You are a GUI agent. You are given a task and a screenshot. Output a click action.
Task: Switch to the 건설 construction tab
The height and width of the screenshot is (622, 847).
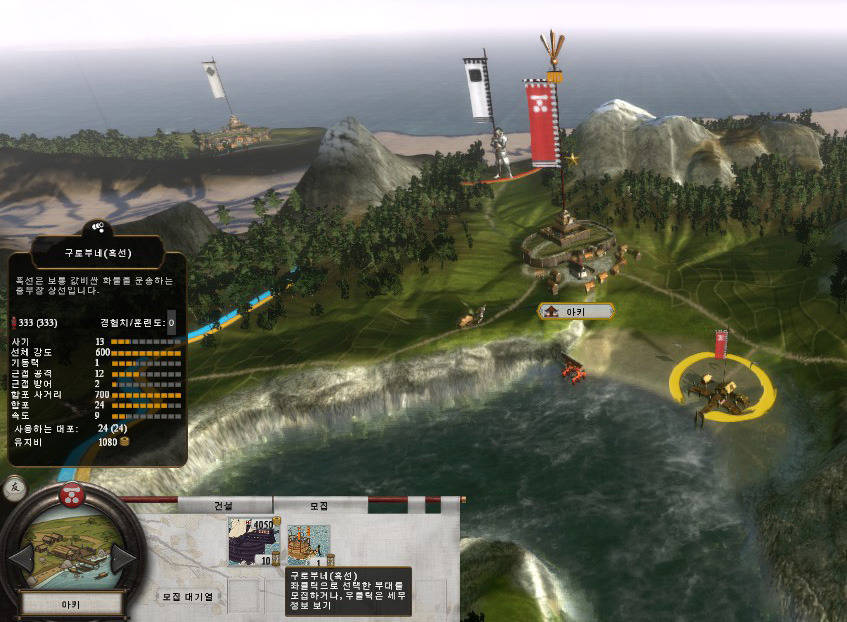tap(223, 505)
